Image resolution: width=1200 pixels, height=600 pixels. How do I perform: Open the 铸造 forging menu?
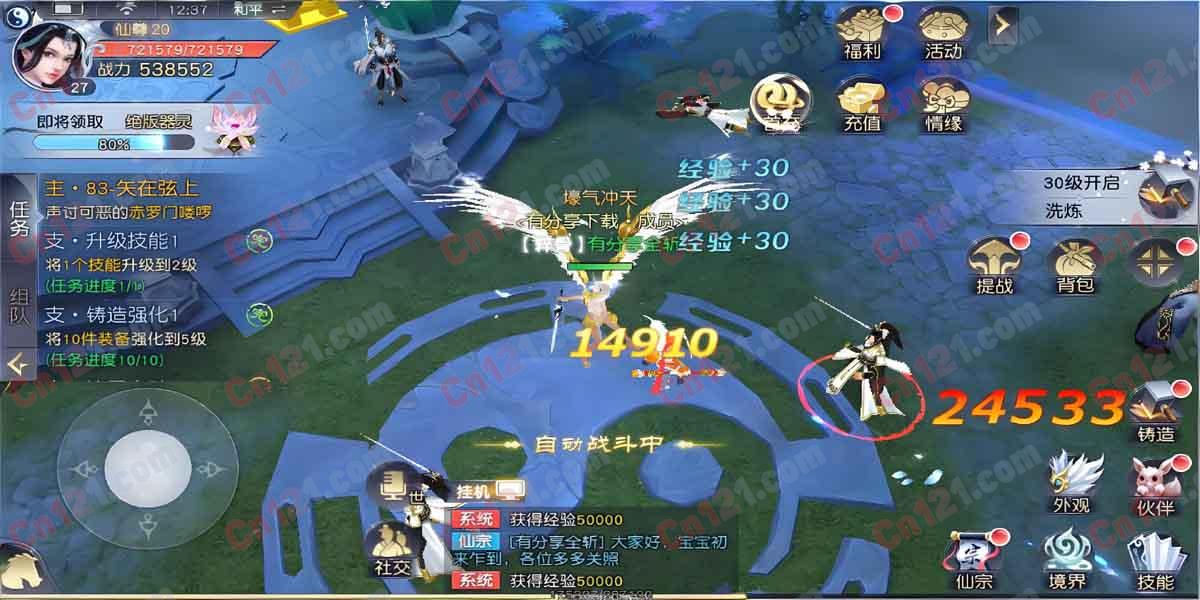tap(1155, 412)
